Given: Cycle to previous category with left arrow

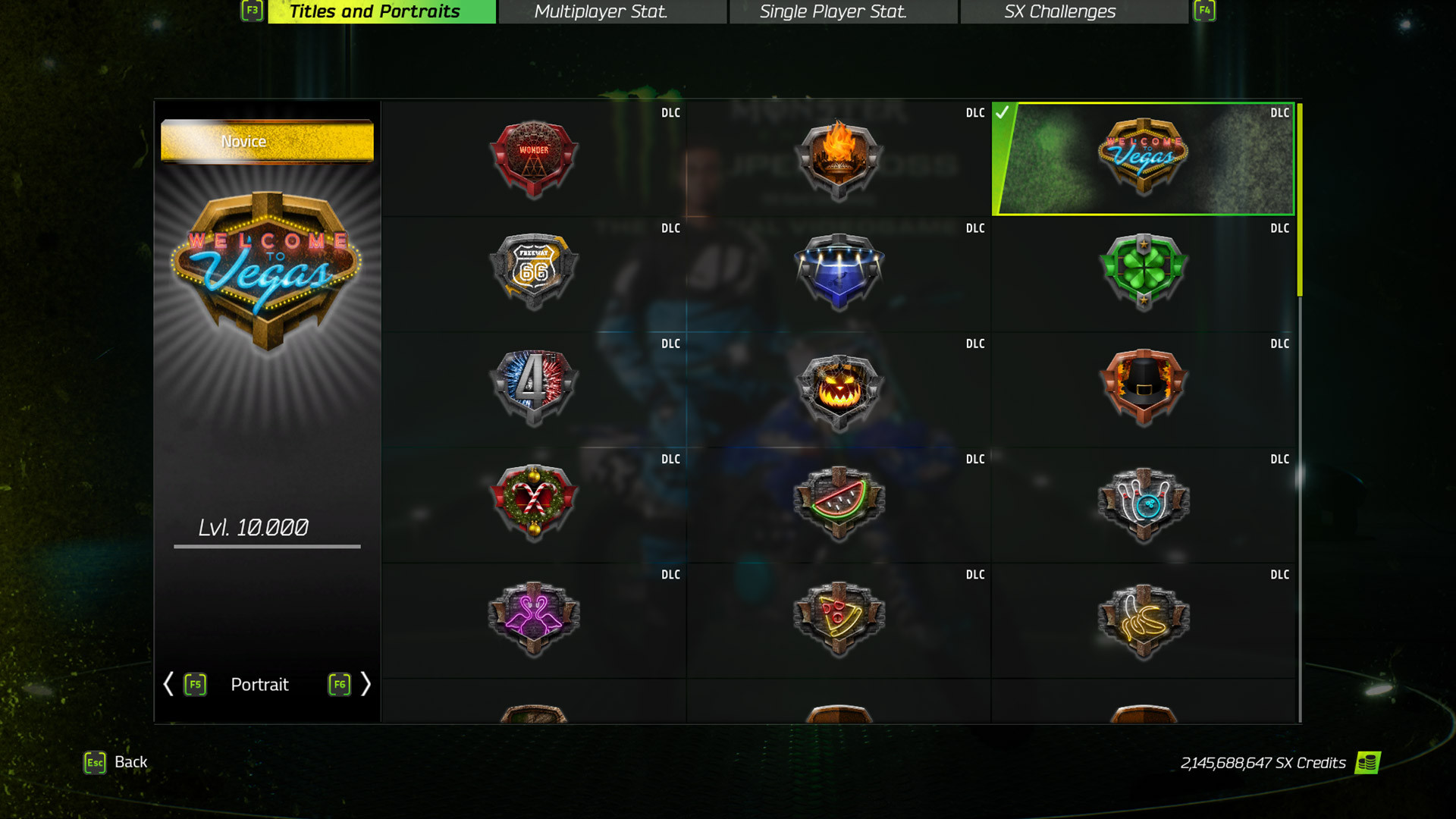Looking at the screenshot, I should [168, 685].
